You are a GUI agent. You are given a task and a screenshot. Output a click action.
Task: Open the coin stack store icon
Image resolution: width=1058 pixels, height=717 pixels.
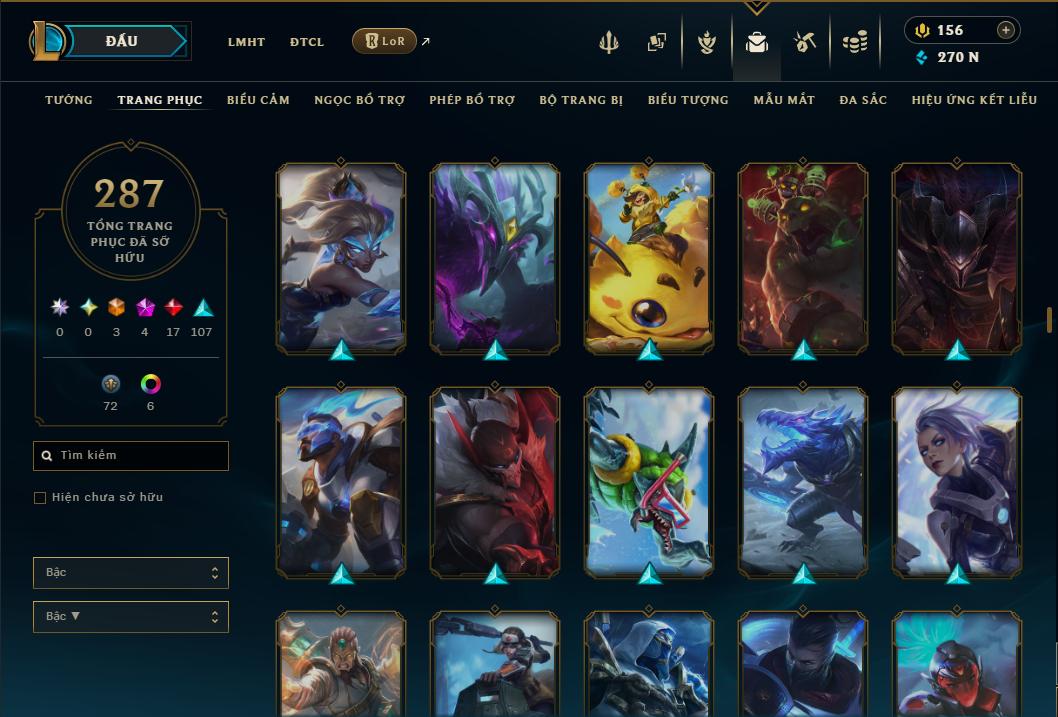pyautogui.click(x=854, y=42)
